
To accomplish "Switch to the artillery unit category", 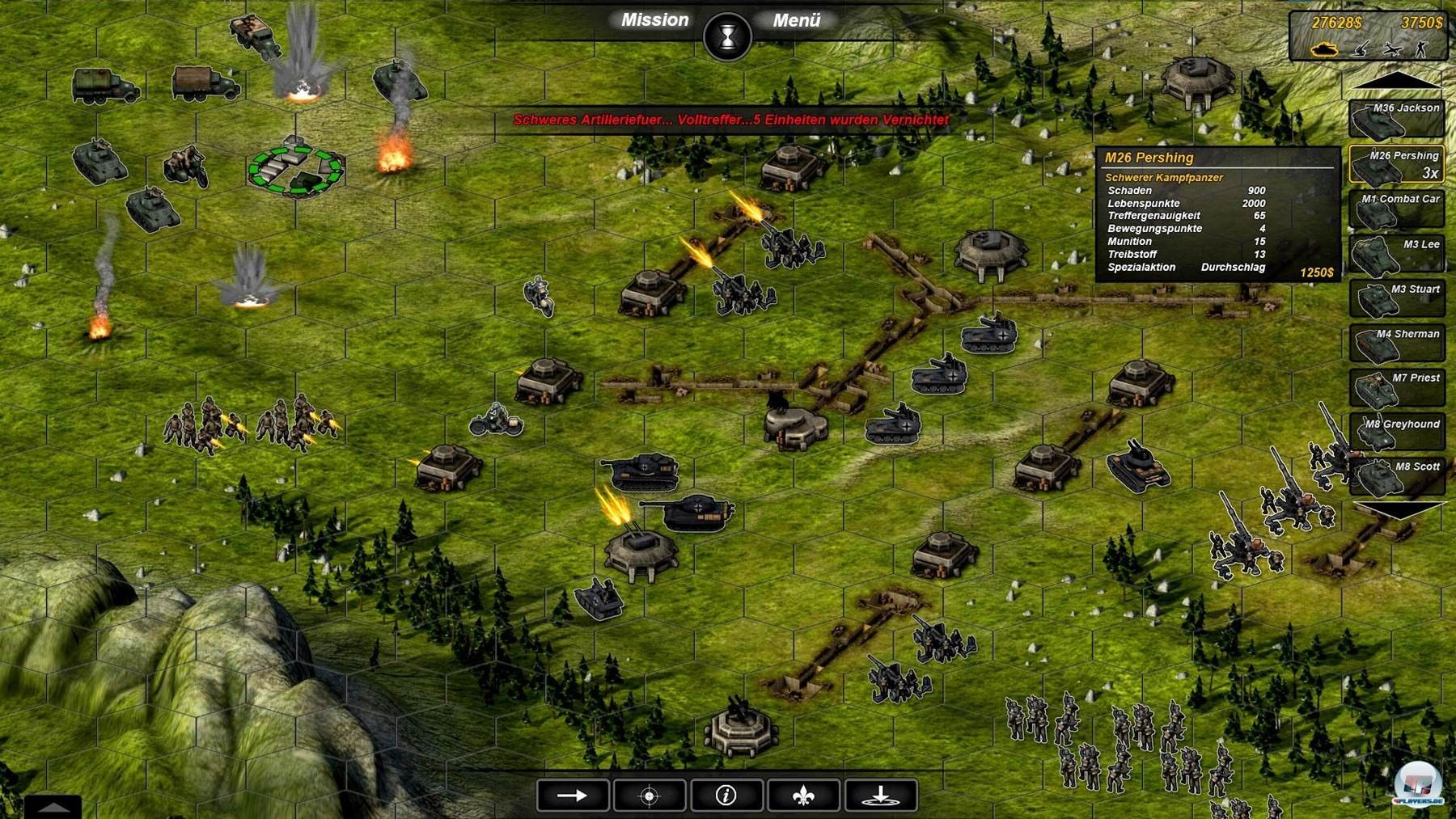I will (1362, 49).
